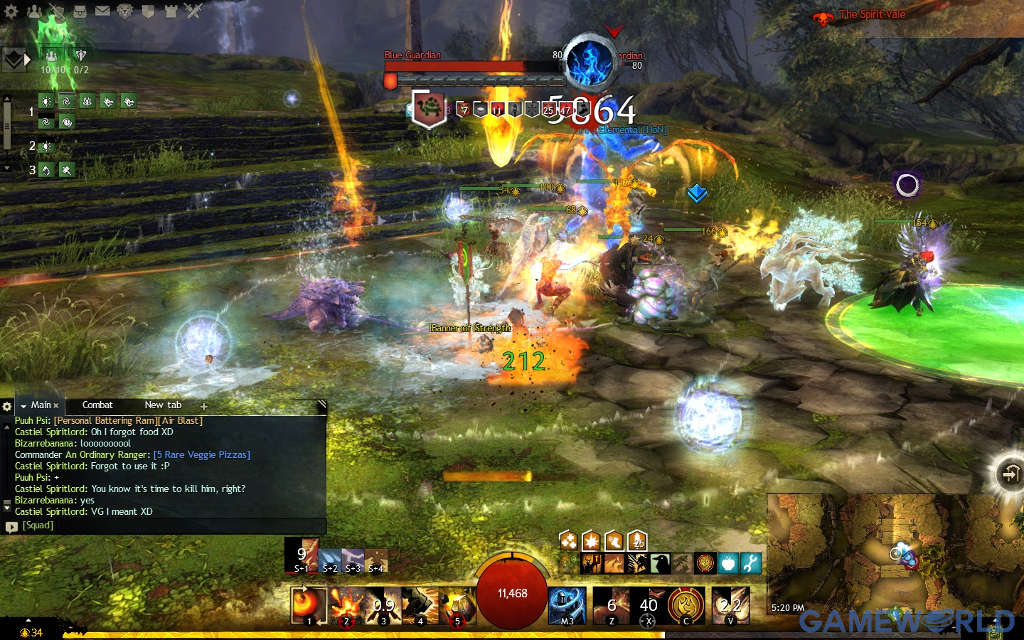
Task: Open the Black Lion Trading Company lion icon
Action: click(x=124, y=12)
